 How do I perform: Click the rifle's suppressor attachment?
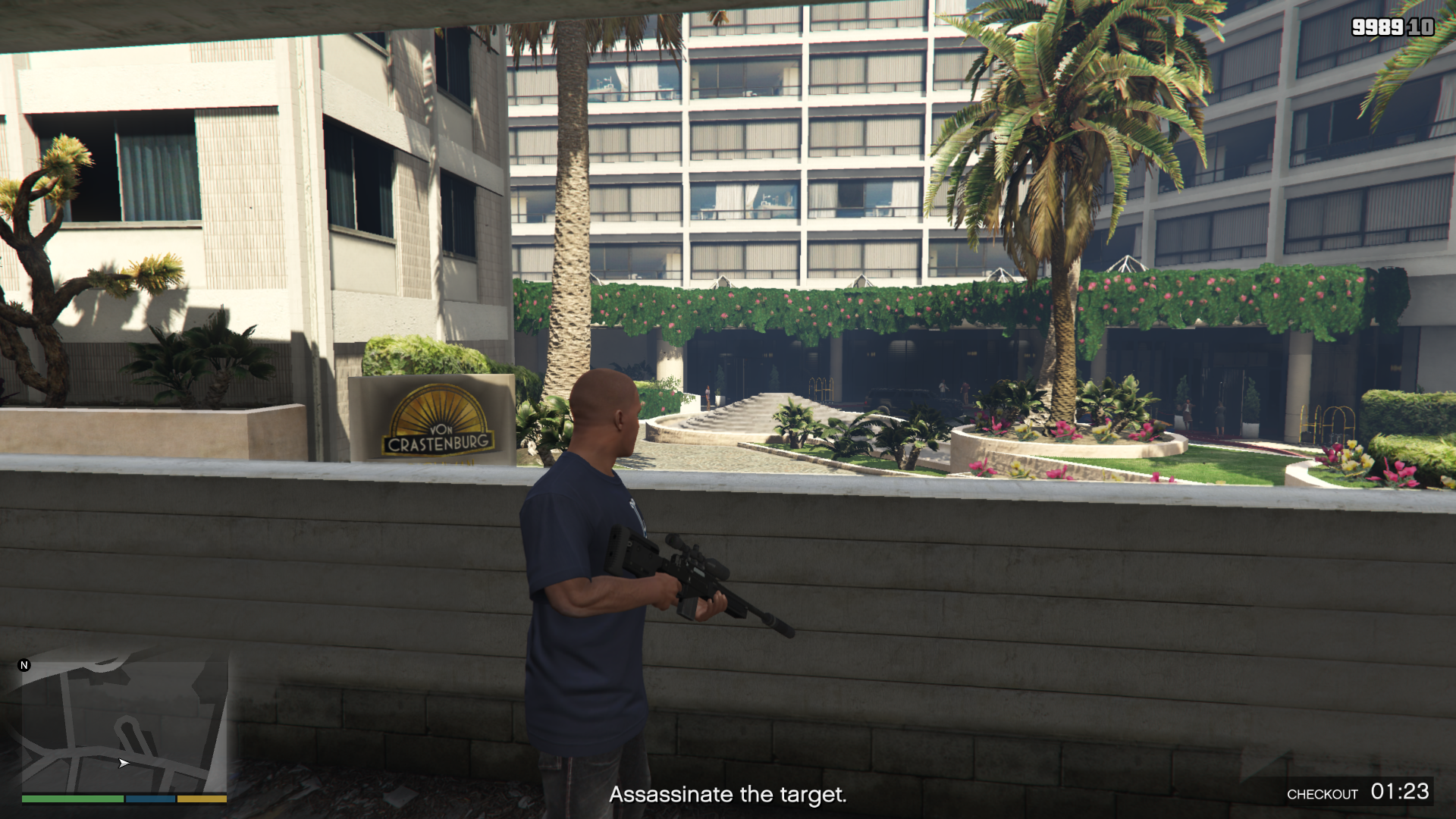tap(779, 625)
